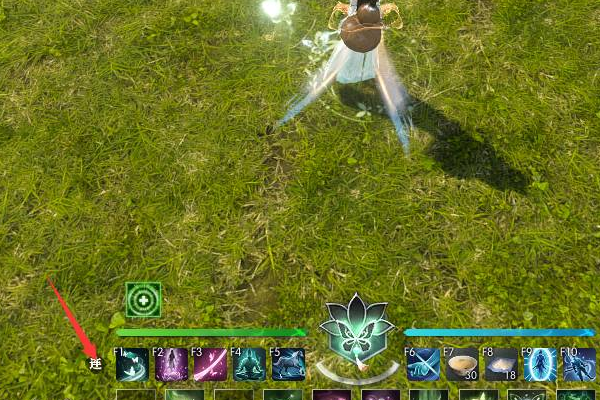Activate the F1 teal swirl skill
Viewport: 600px width, 400px height.
point(132,364)
